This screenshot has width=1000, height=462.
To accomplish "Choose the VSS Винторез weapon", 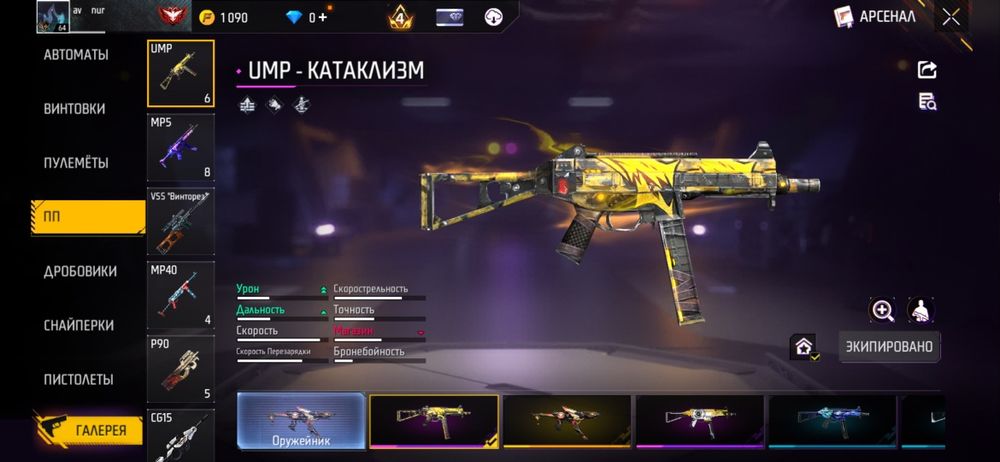I will pyautogui.click(x=180, y=221).
